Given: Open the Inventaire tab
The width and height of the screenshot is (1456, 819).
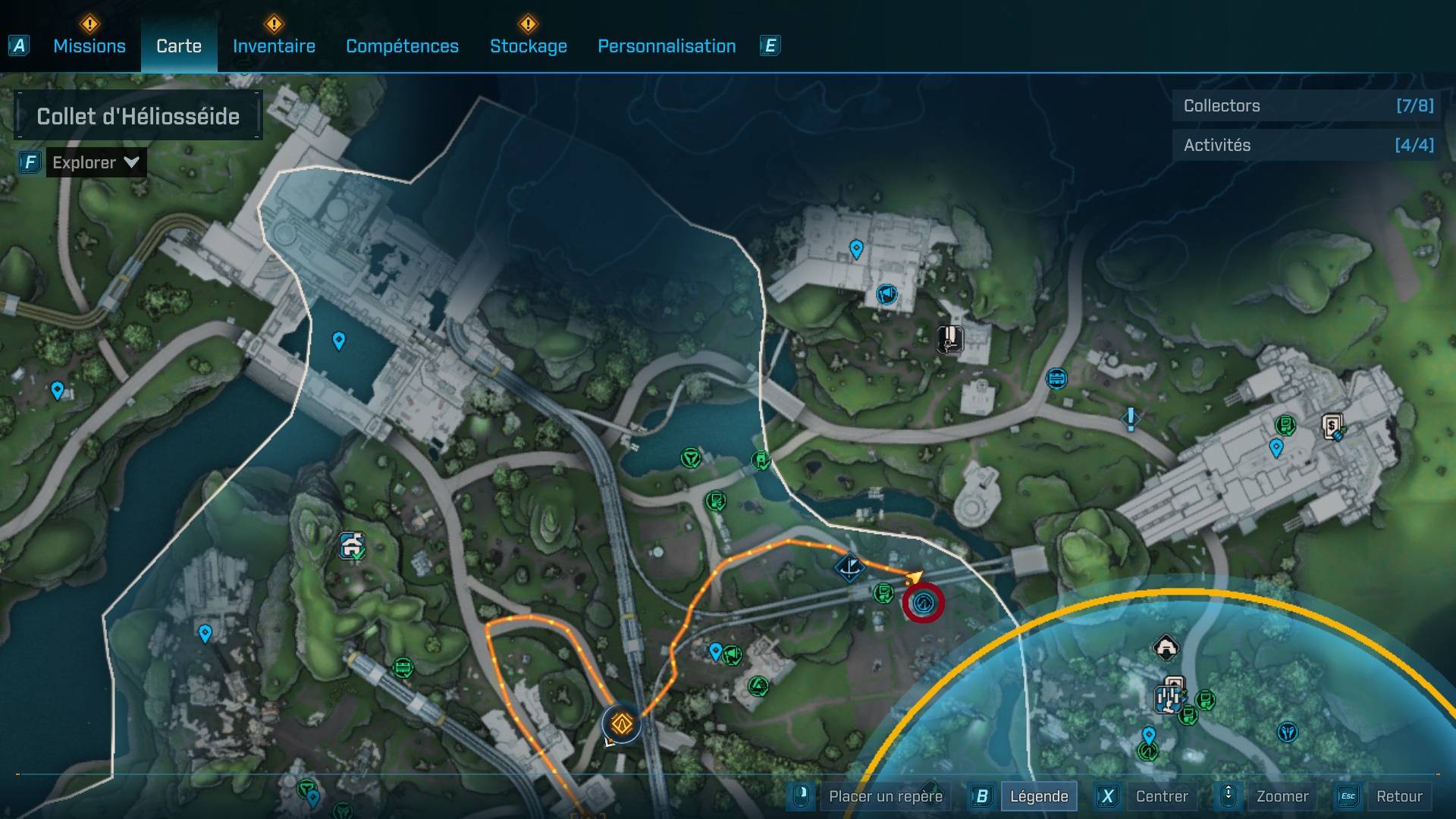Looking at the screenshot, I should pos(274,46).
